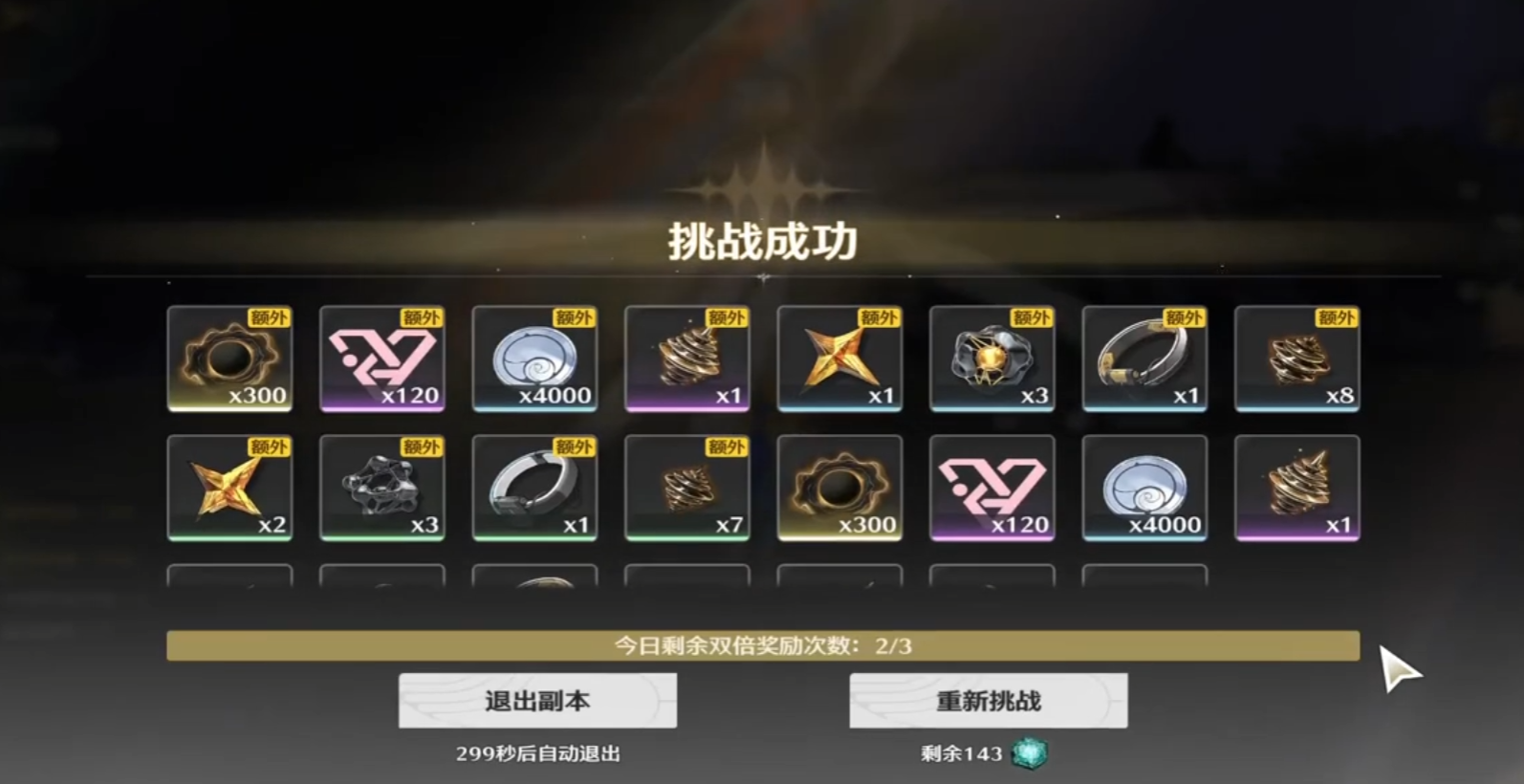Image resolution: width=1524 pixels, height=784 pixels.
Task: Click the pink x120 union experience icon
Action: coord(382,359)
